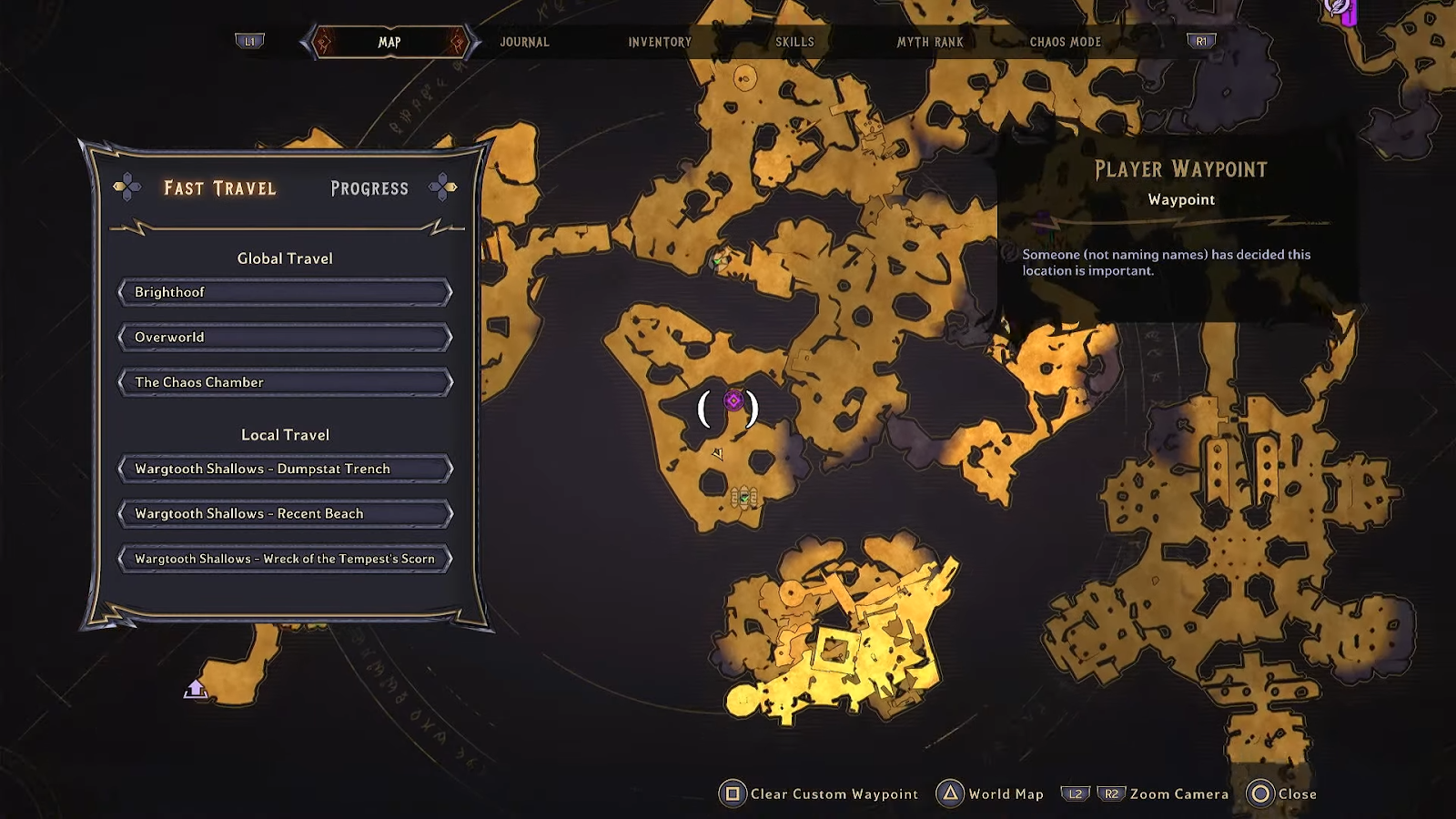Go to the Skills tab

point(794,42)
